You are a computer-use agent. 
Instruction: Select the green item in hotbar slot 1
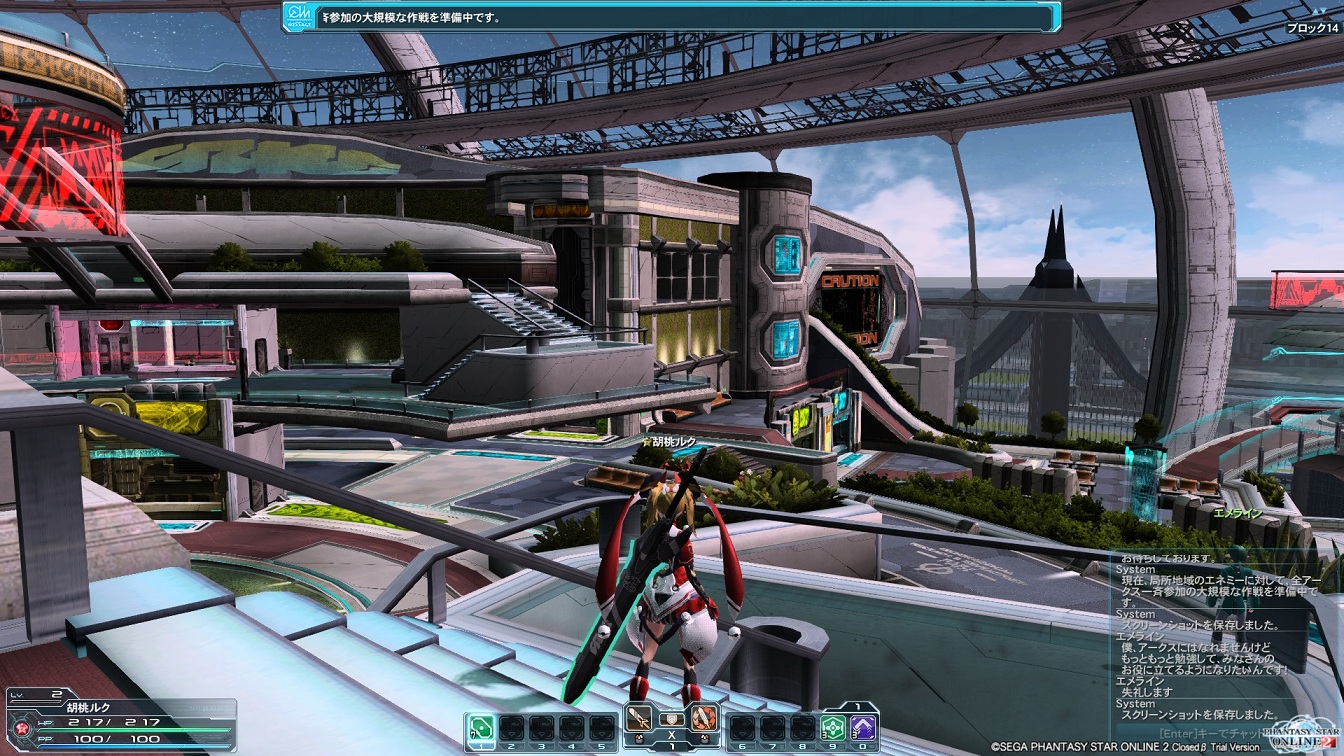point(481,726)
